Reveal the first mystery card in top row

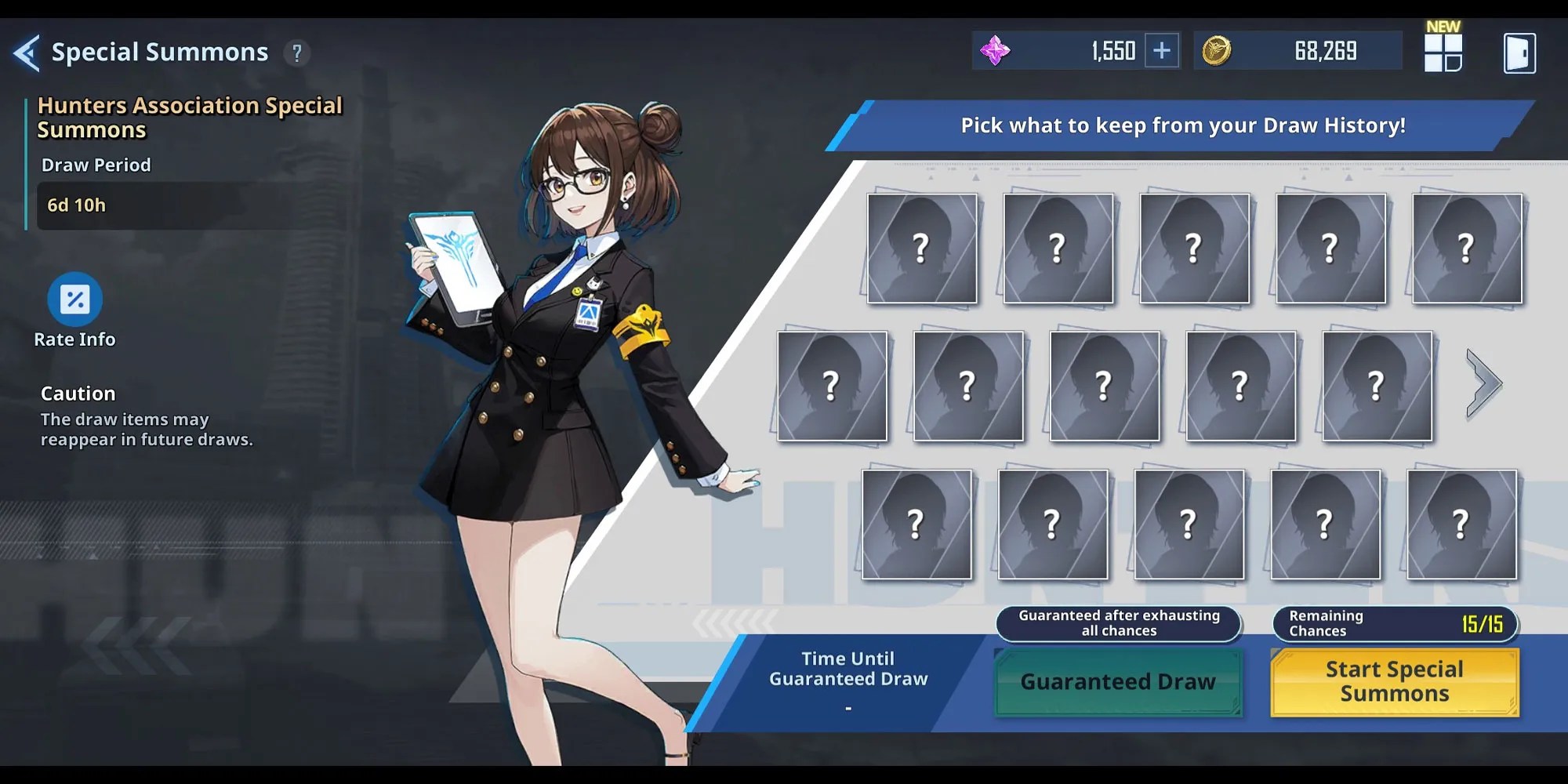pyautogui.click(x=922, y=249)
